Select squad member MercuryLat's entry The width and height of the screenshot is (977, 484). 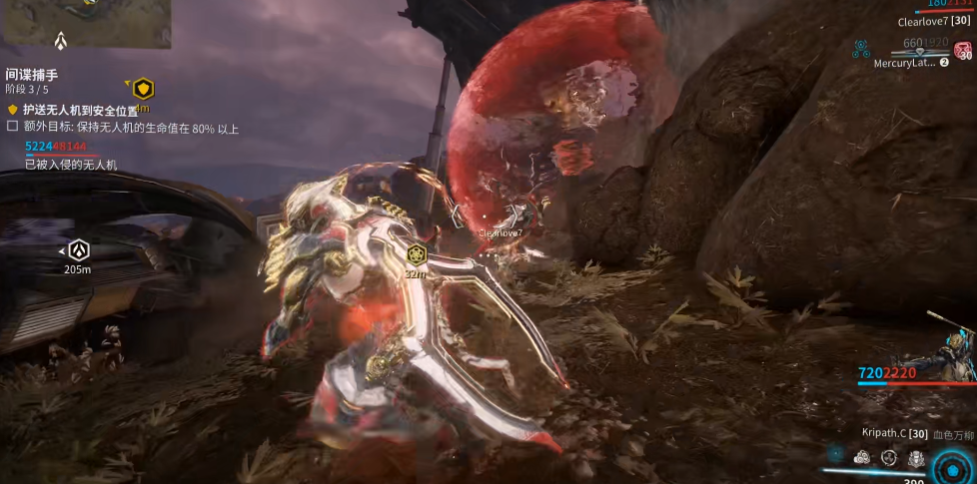click(x=905, y=63)
